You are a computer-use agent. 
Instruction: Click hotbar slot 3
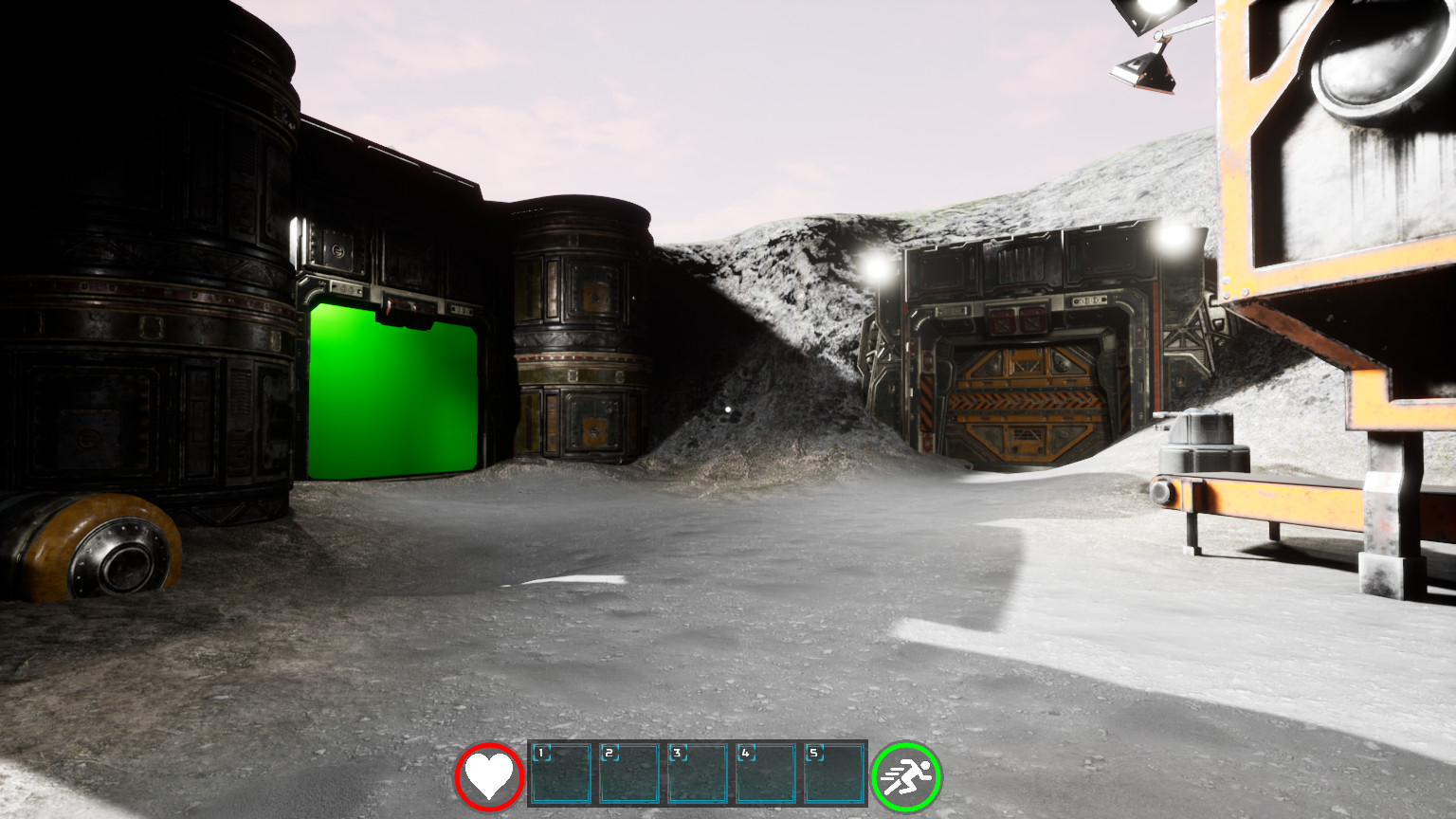click(x=697, y=775)
